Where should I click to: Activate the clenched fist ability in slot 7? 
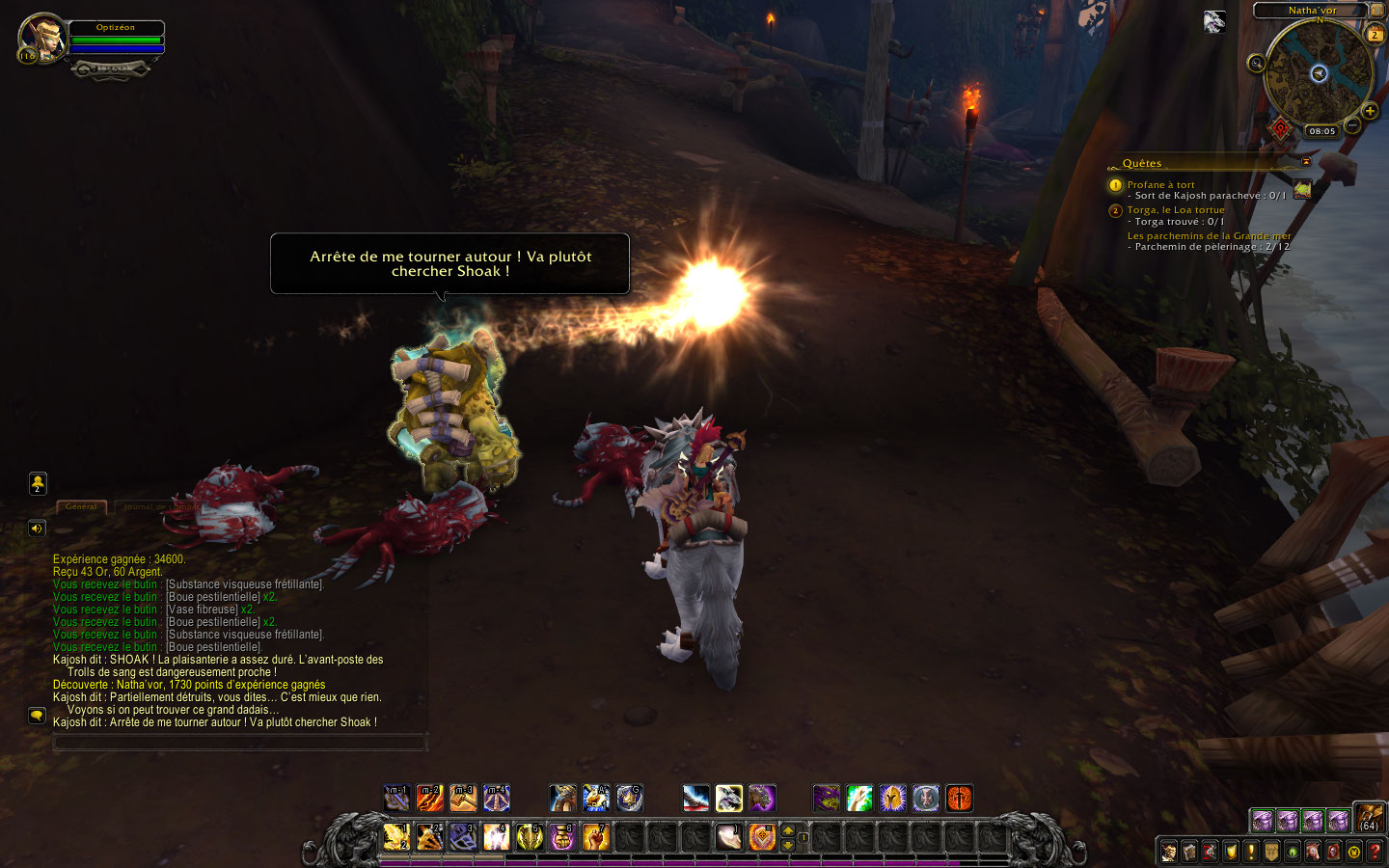(x=595, y=836)
